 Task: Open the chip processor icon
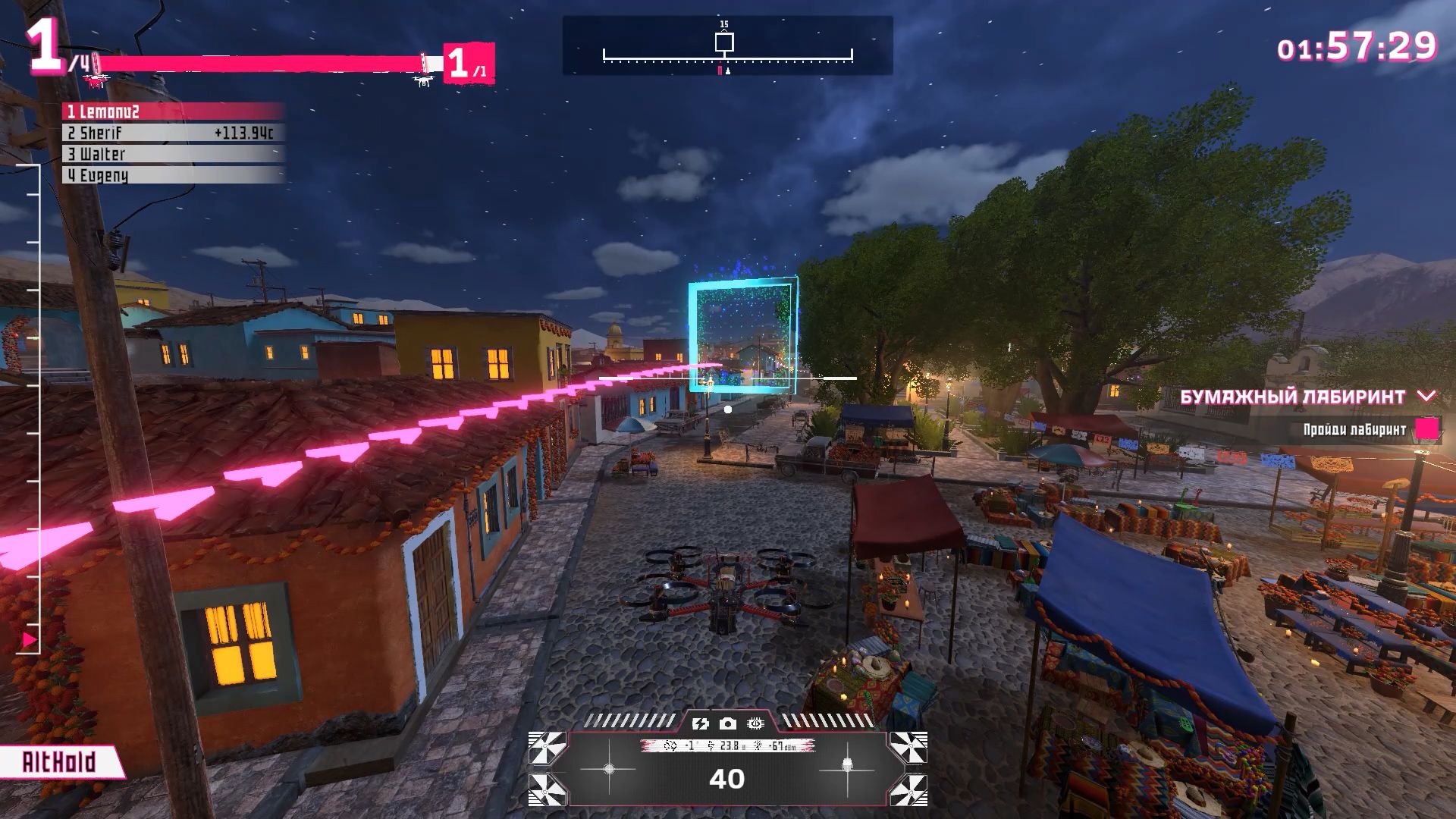[755, 723]
